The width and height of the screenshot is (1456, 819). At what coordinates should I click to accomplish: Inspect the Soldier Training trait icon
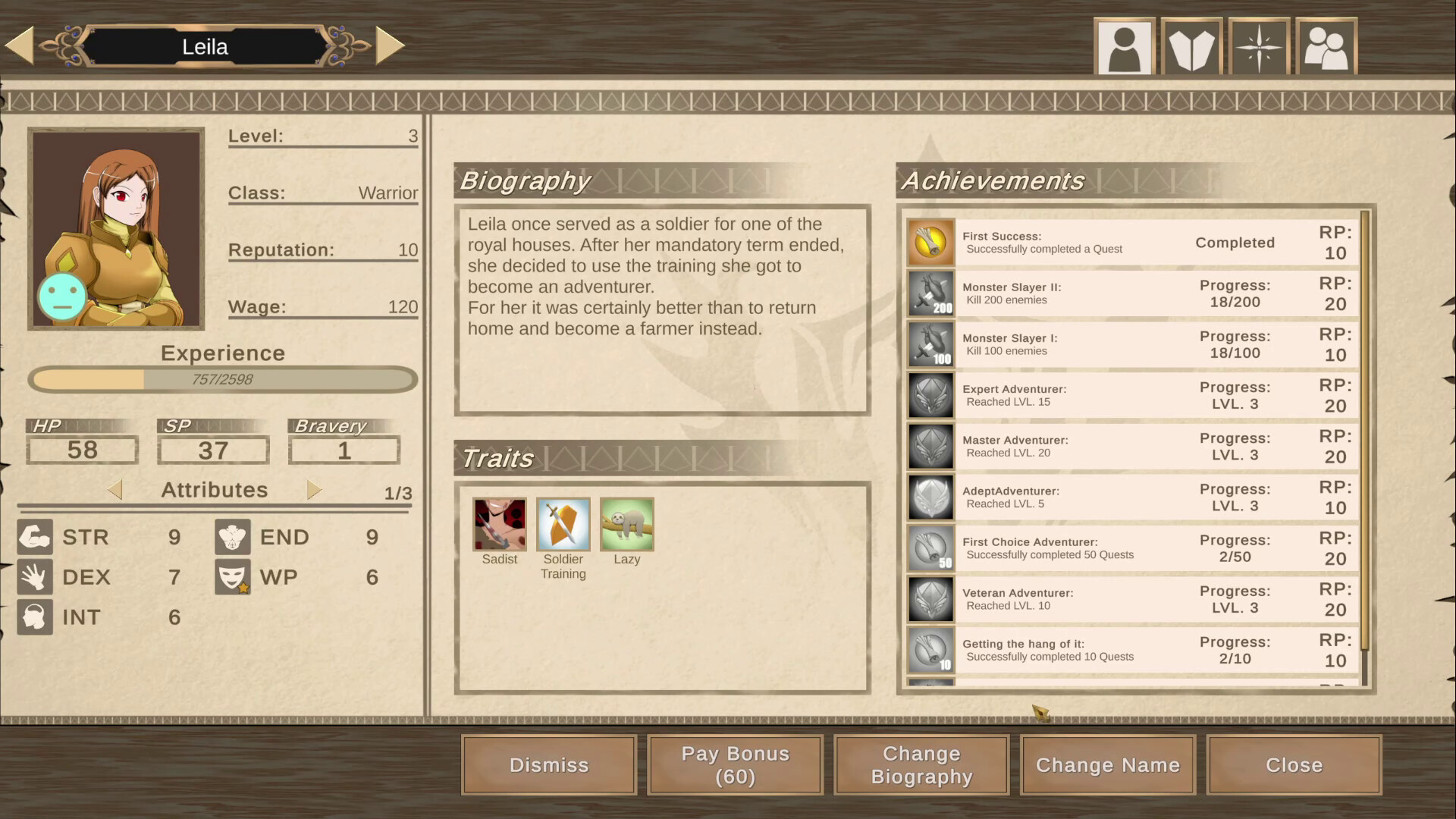coord(563,524)
